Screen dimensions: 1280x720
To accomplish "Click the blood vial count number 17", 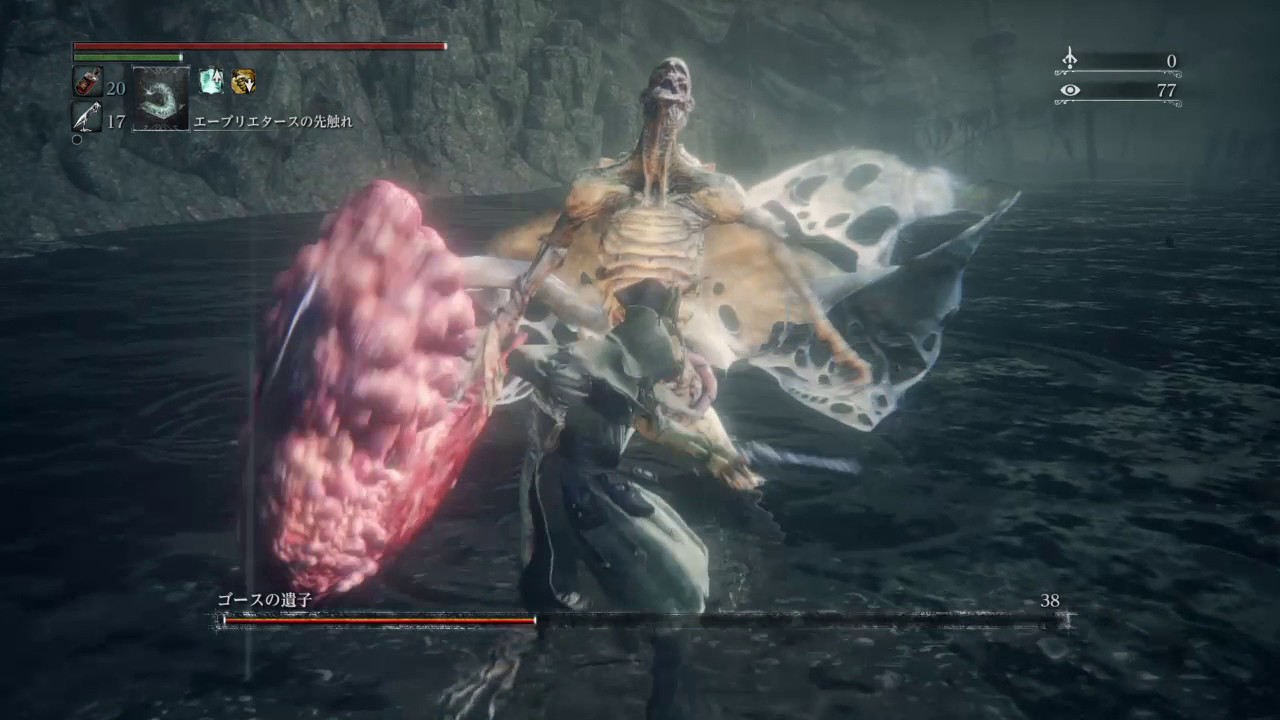I will 115,121.
